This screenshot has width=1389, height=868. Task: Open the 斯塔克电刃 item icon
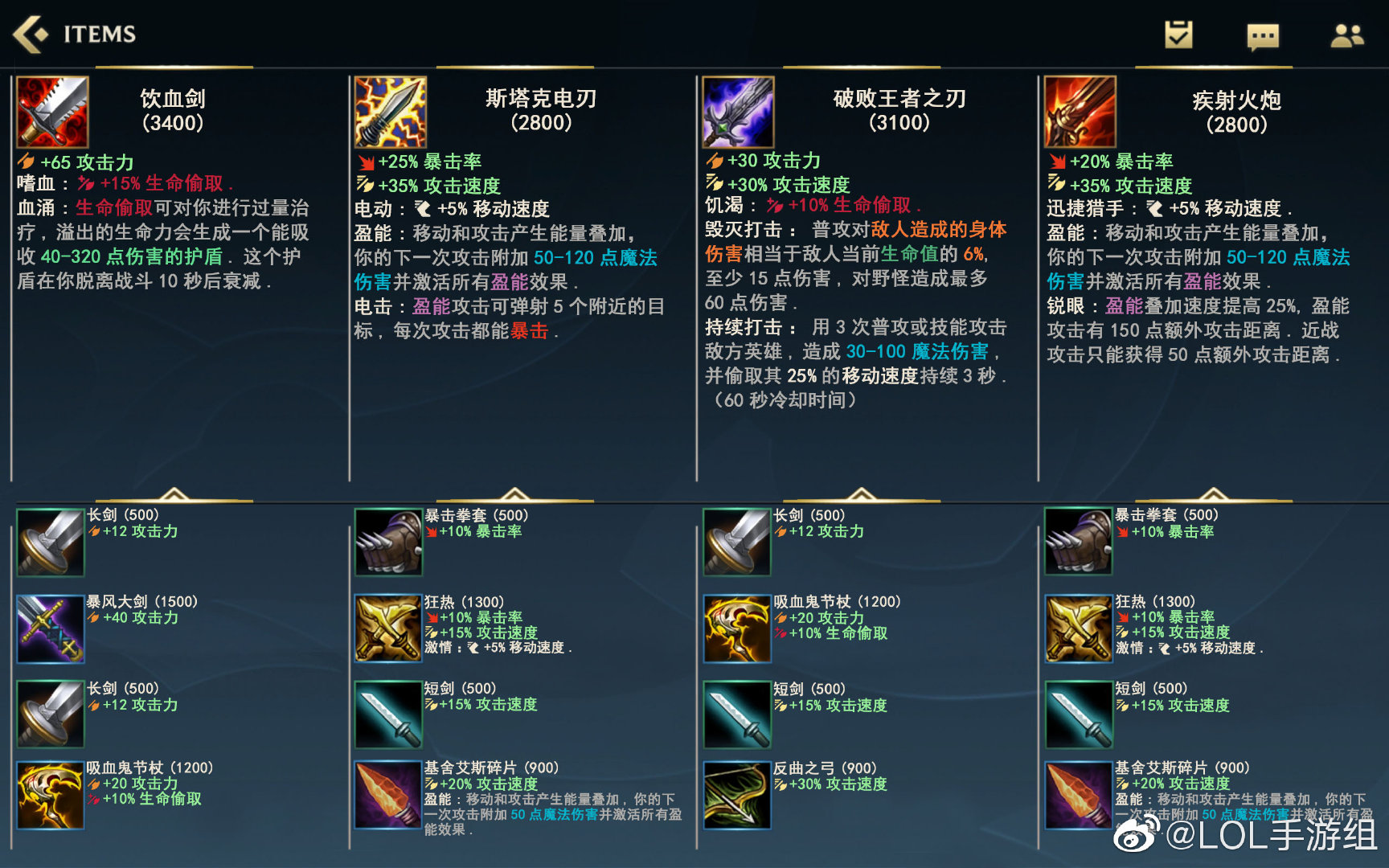[391, 113]
